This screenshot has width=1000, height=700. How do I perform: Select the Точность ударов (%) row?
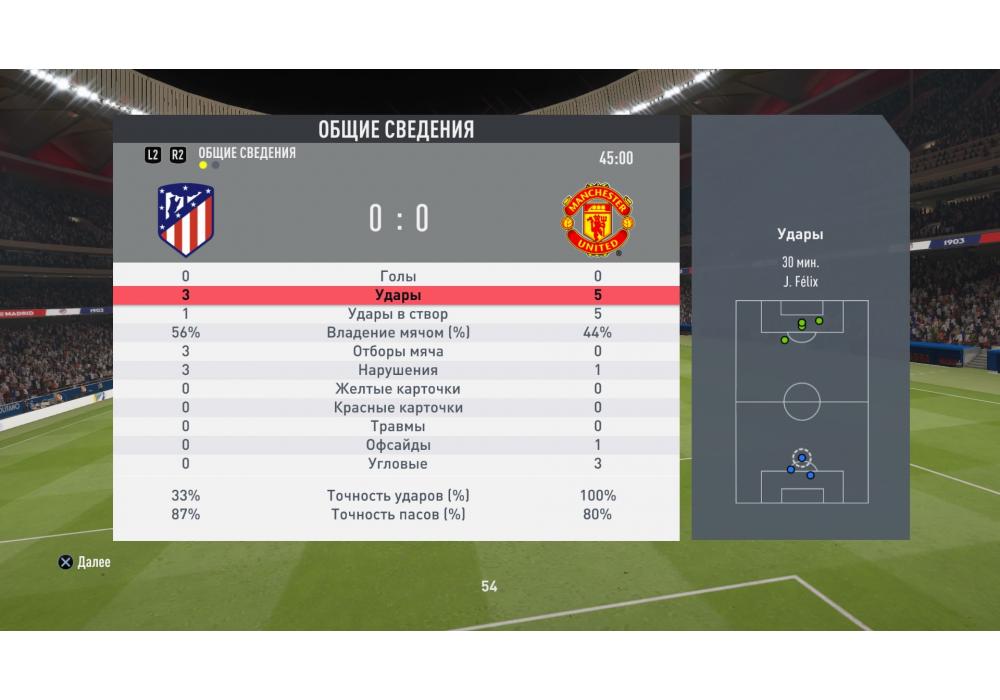coord(397,496)
